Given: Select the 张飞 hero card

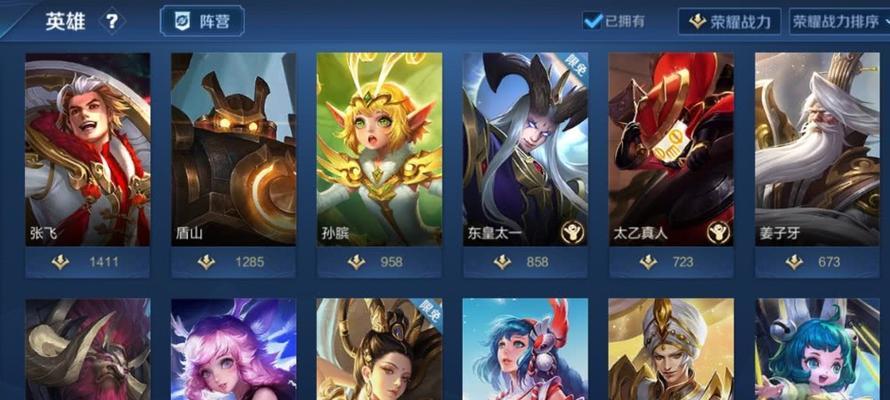Looking at the screenshot, I should click(x=87, y=160).
